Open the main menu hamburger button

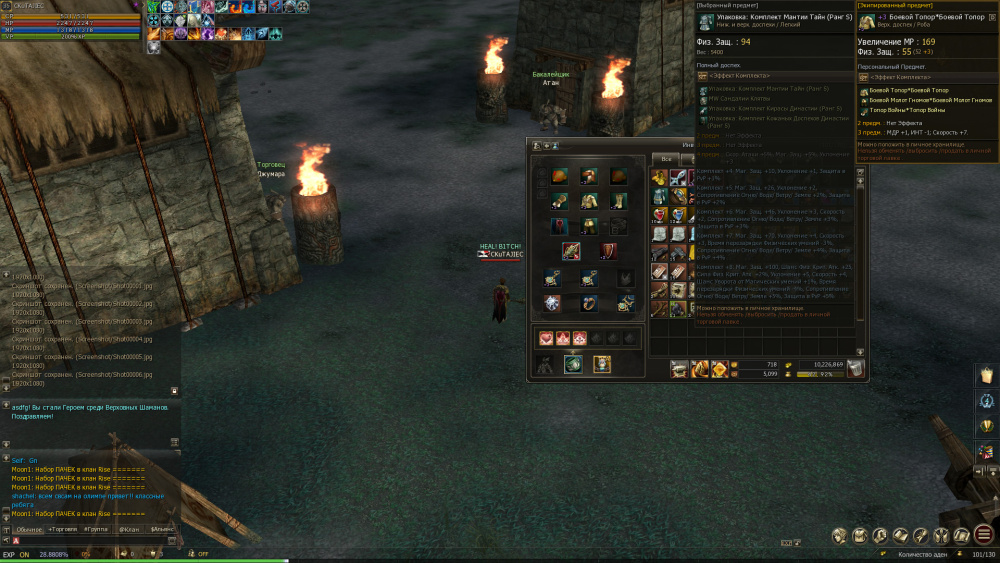click(x=984, y=534)
